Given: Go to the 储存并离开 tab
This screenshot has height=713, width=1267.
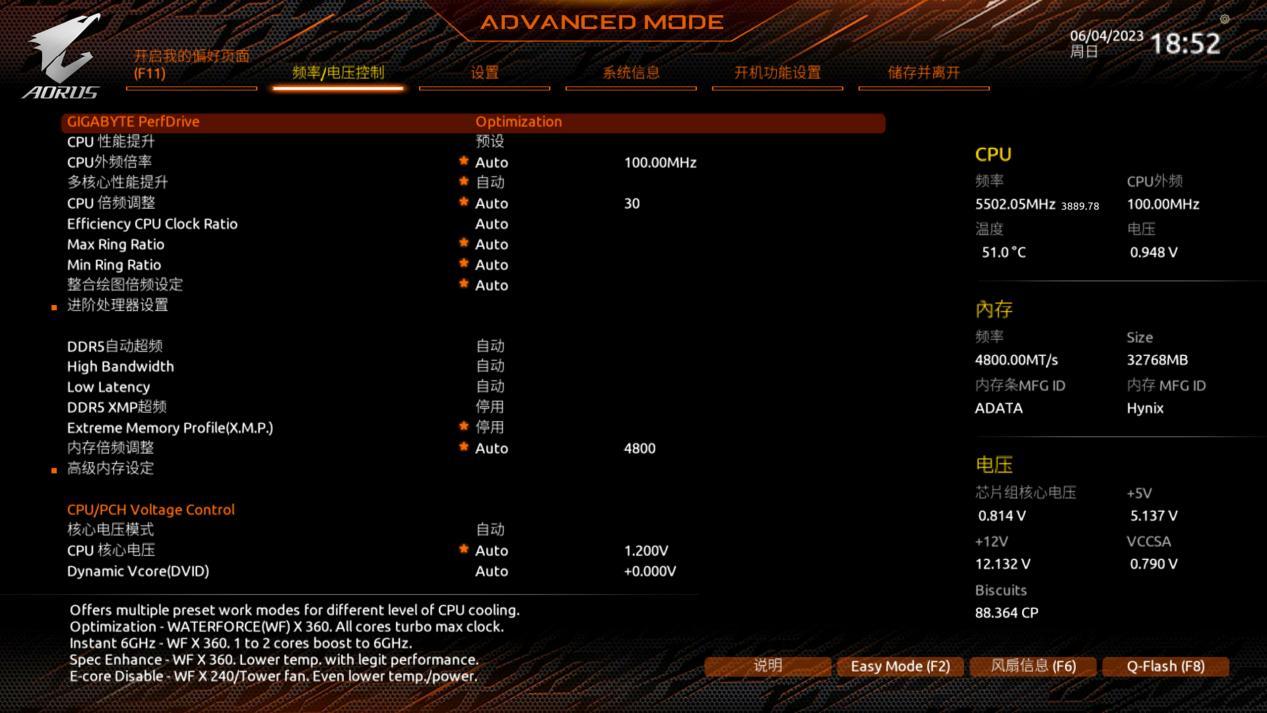Looking at the screenshot, I should (x=923, y=72).
